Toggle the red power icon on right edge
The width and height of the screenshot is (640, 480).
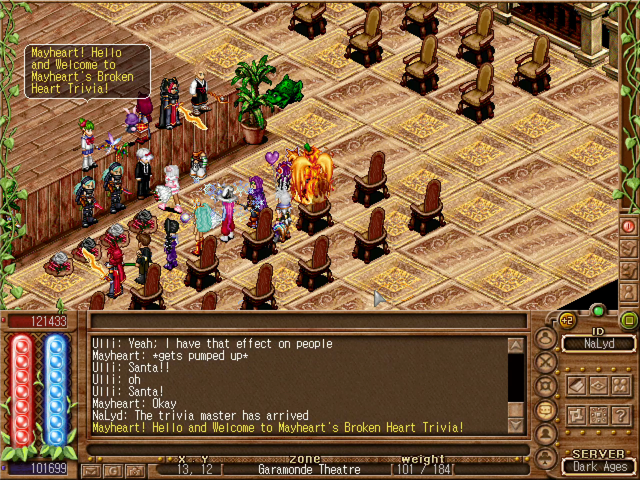(x=629, y=227)
